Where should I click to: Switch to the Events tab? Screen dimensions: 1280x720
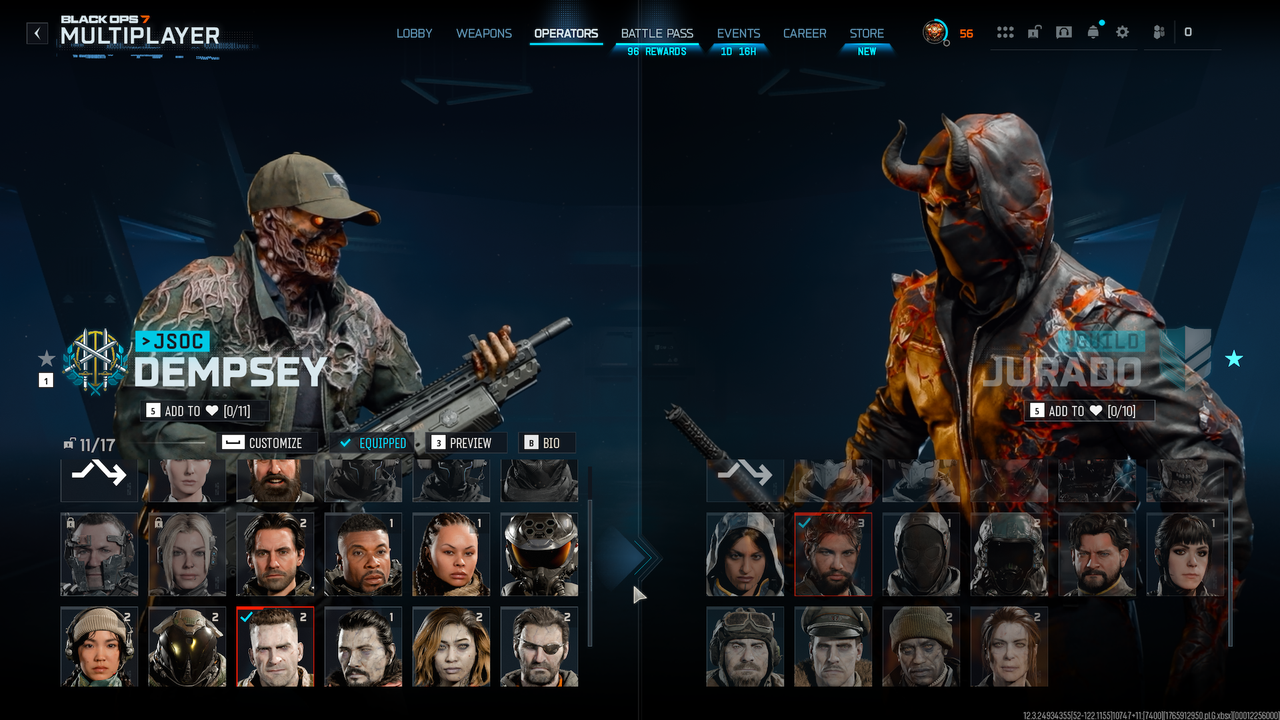(x=738, y=33)
